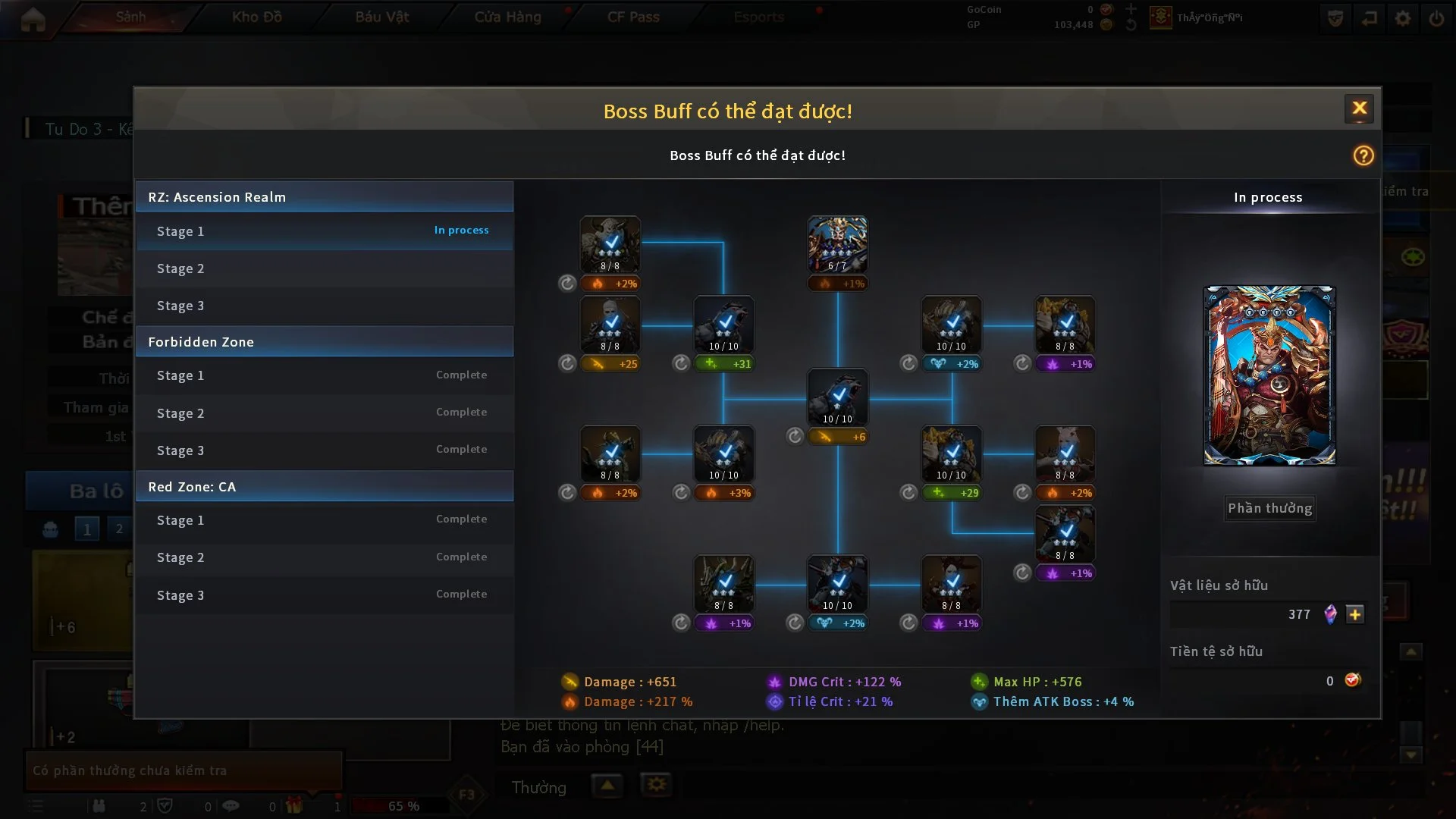Collapse the Forbidden Zone category header
The image size is (1456, 819).
(x=325, y=342)
